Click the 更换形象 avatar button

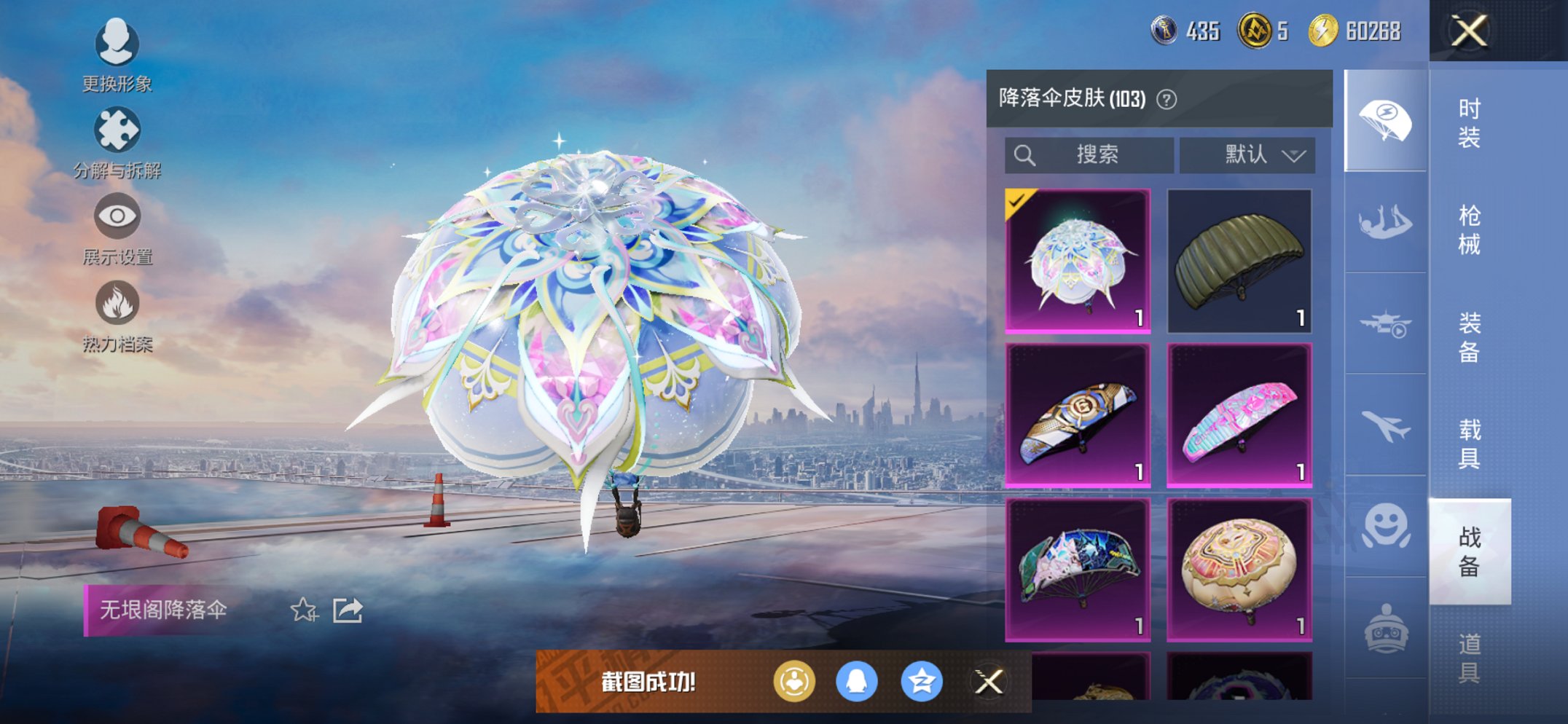(x=117, y=43)
